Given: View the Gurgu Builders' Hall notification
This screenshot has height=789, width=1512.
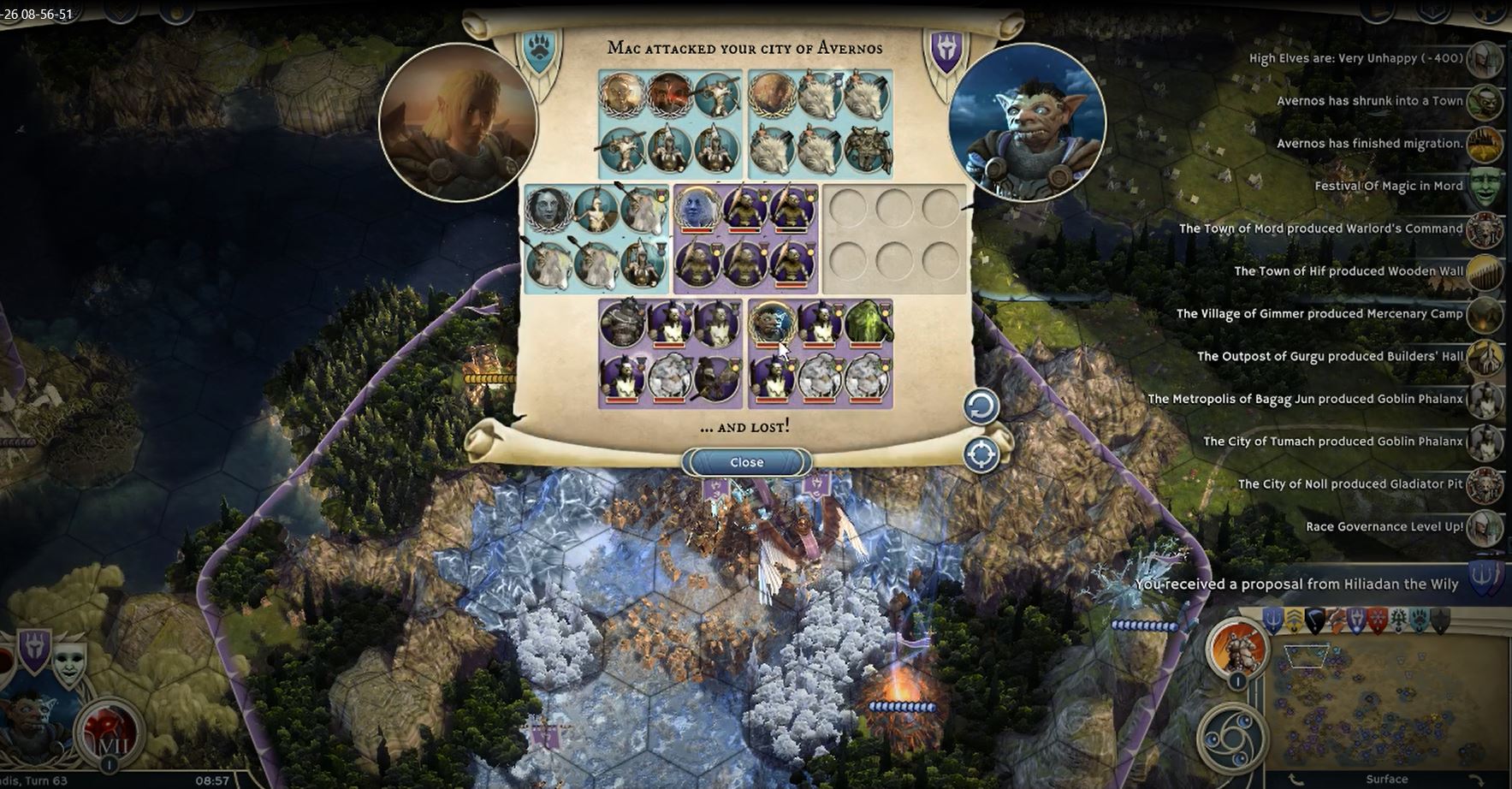Looking at the screenshot, I should (1330, 356).
